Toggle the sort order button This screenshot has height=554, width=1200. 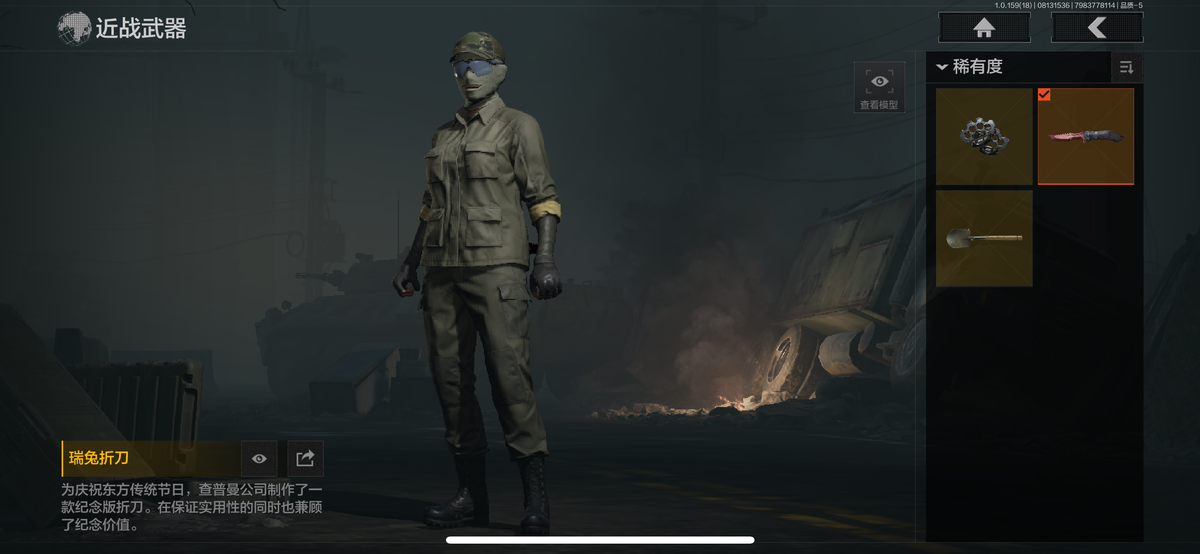tap(1127, 67)
